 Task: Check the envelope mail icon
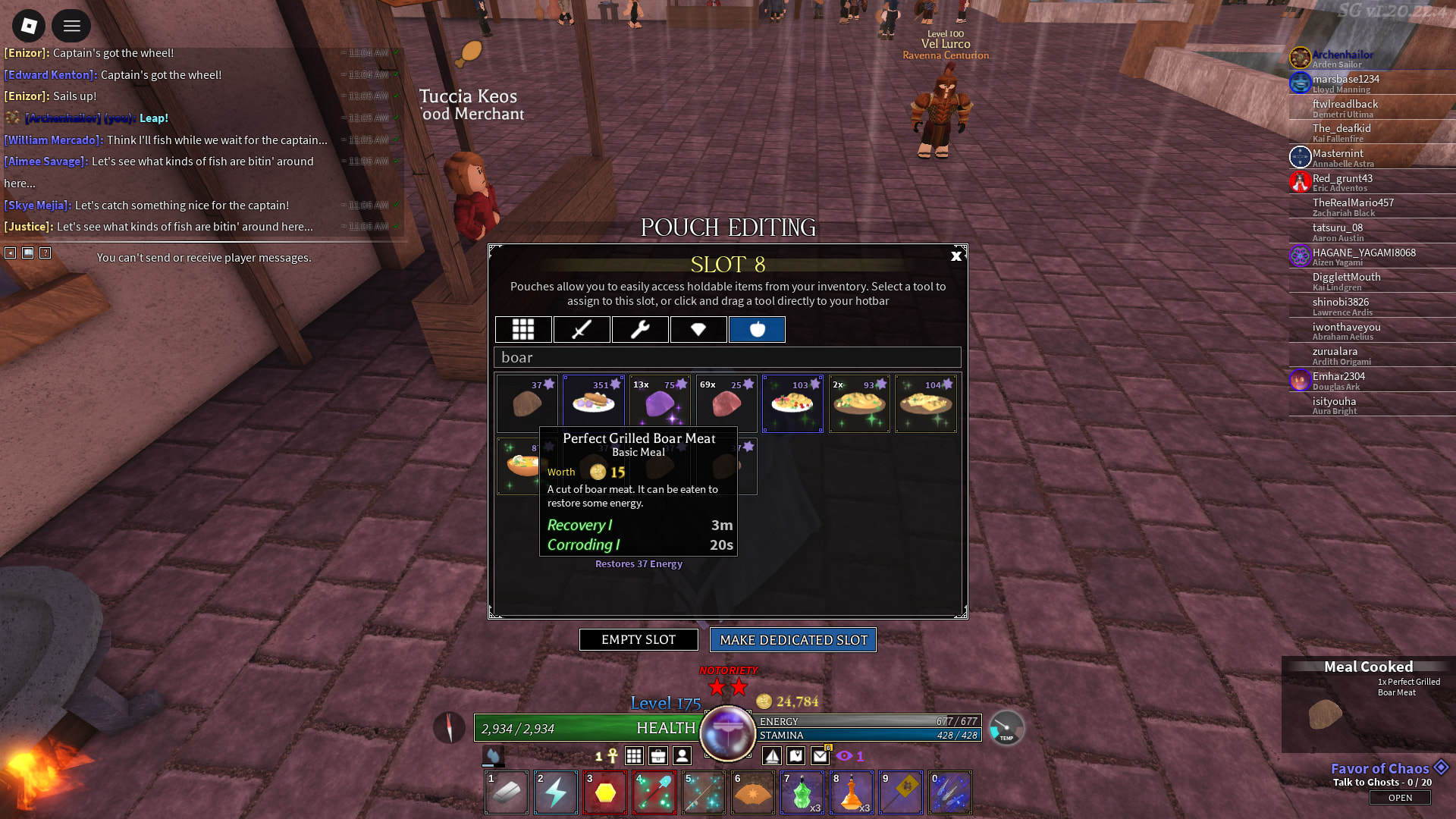(821, 756)
